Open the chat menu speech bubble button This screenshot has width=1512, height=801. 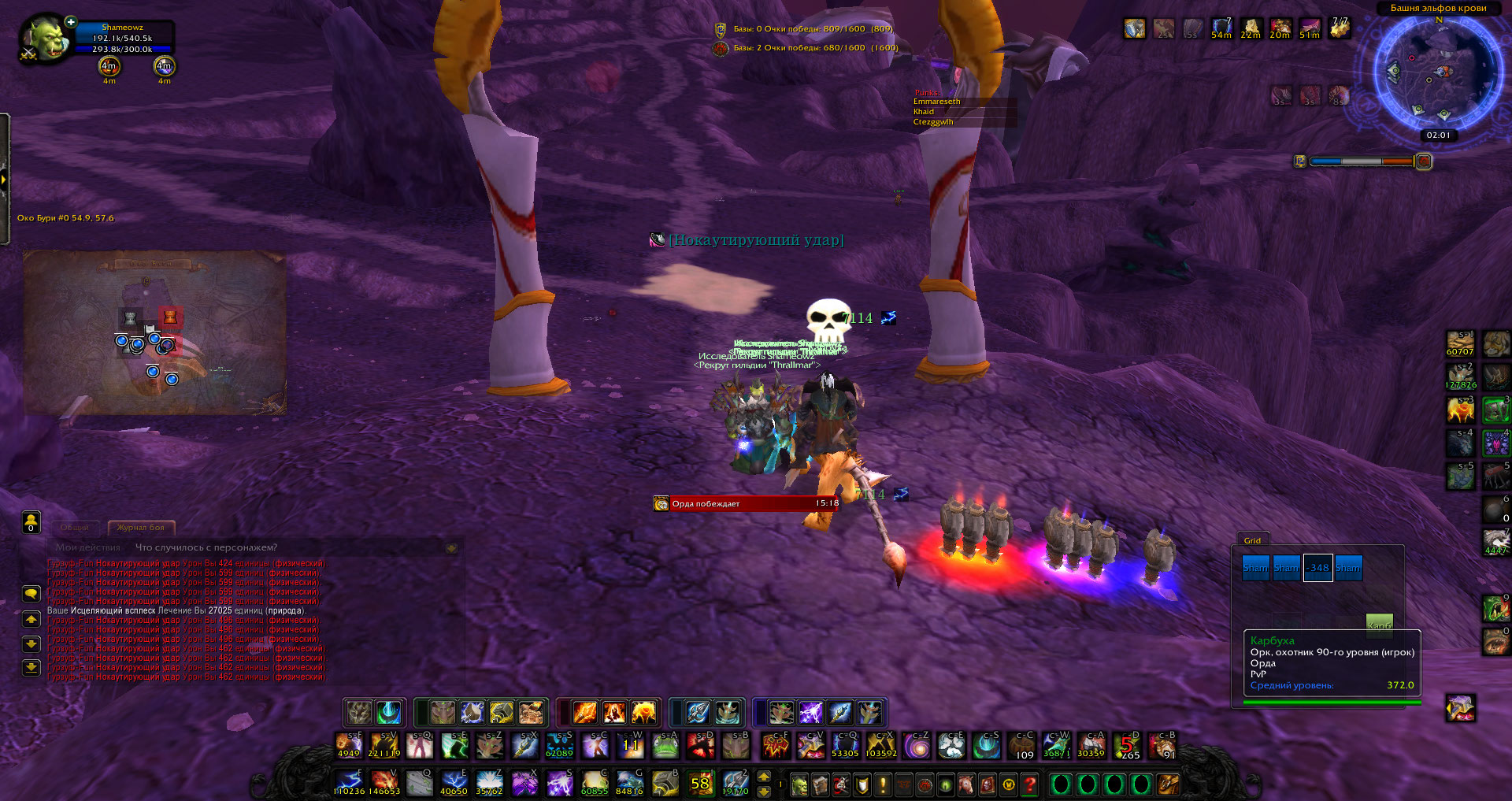pos(31,593)
